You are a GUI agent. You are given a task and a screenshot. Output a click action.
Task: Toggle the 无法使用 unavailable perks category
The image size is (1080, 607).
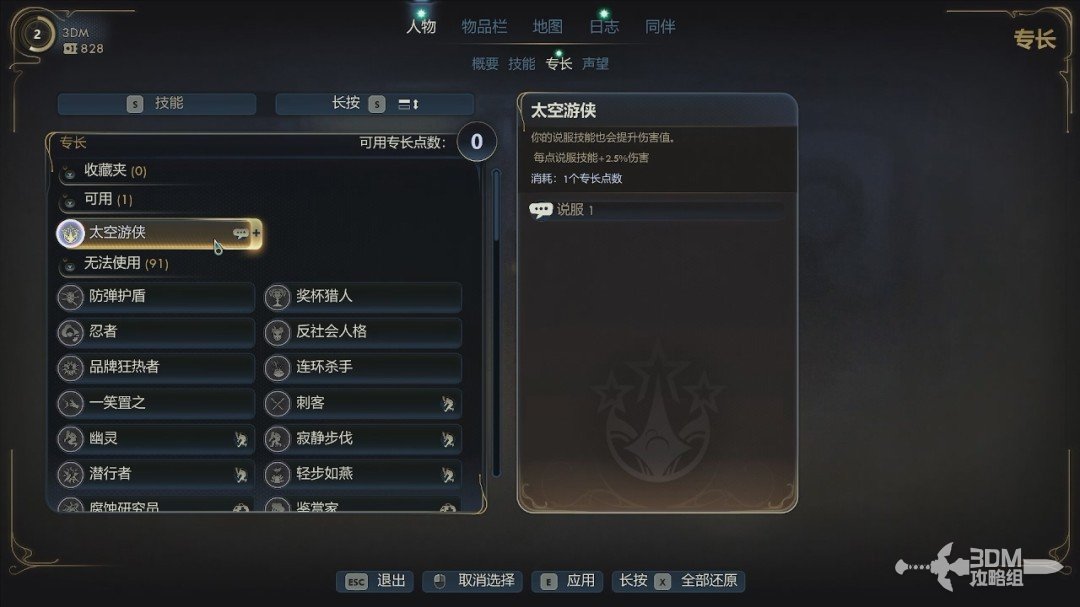point(125,264)
